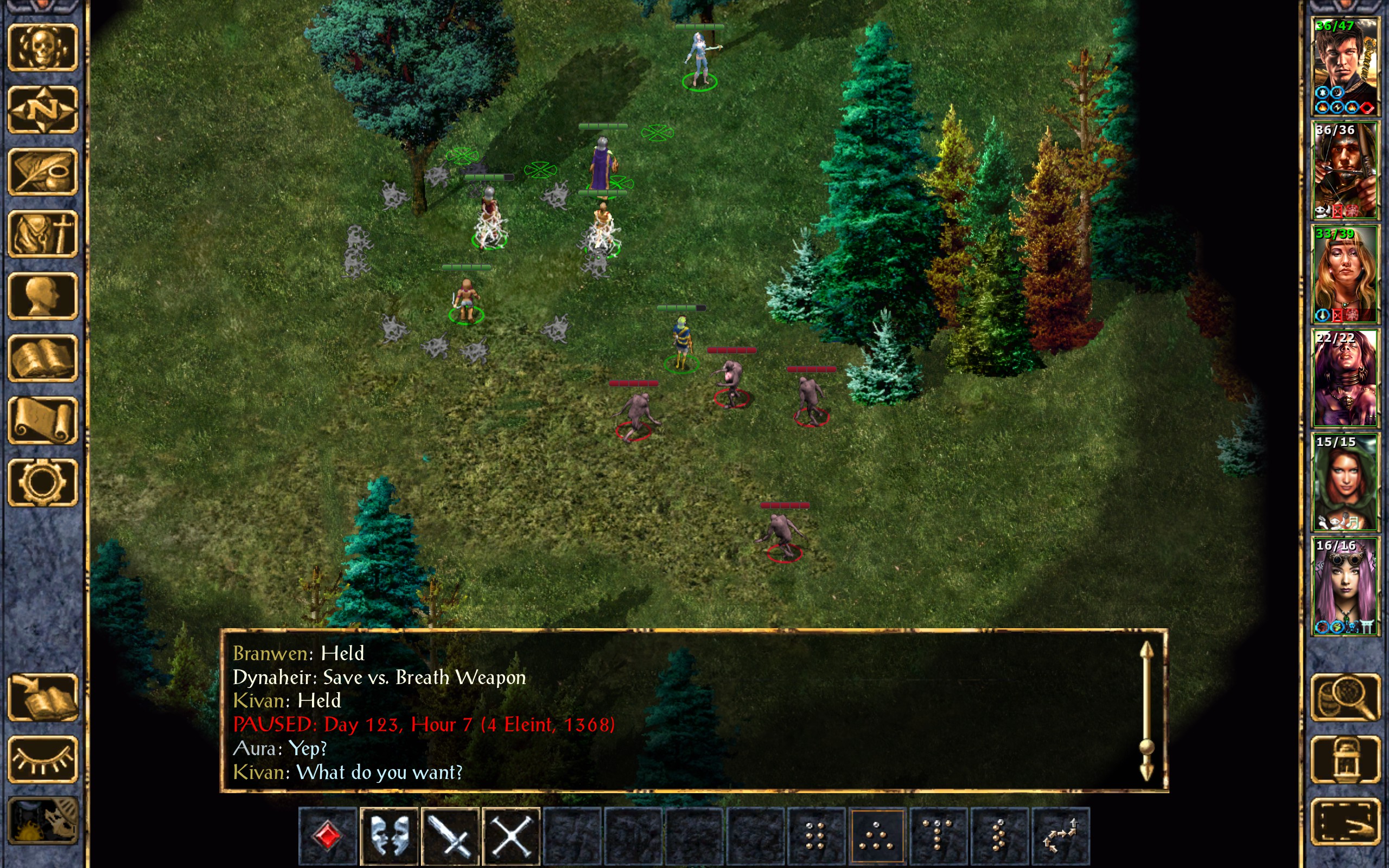This screenshot has height=868, width=1389.
Task: Open game options with the gear icon
Action: pyautogui.click(x=42, y=482)
